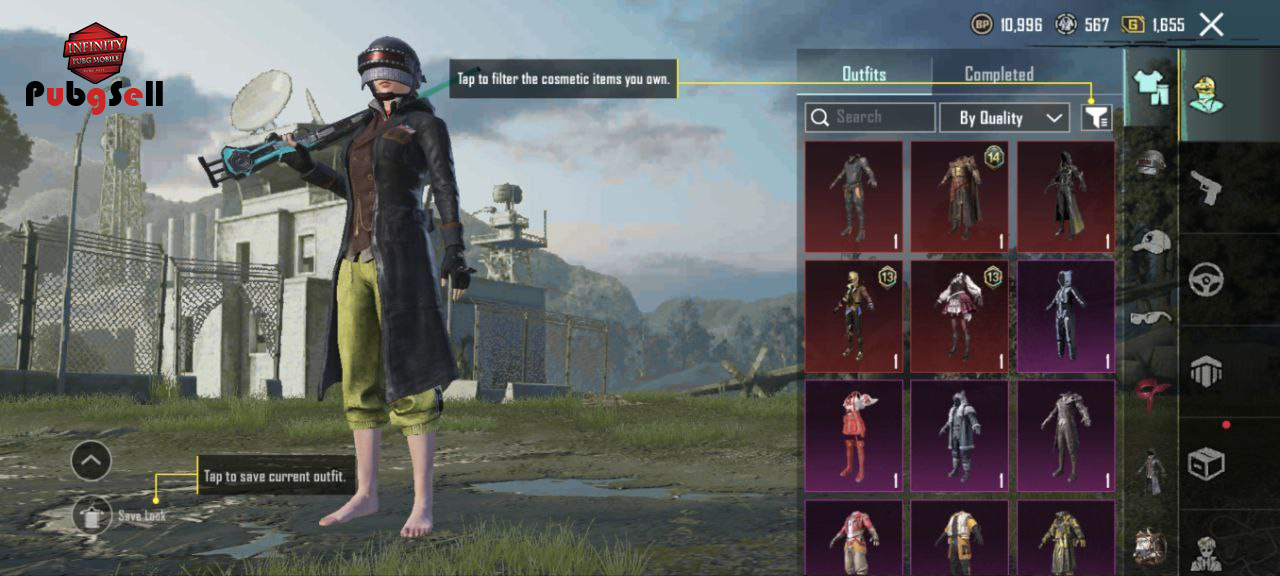
Task: Switch to the Outfits tab
Action: pos(864,74)
